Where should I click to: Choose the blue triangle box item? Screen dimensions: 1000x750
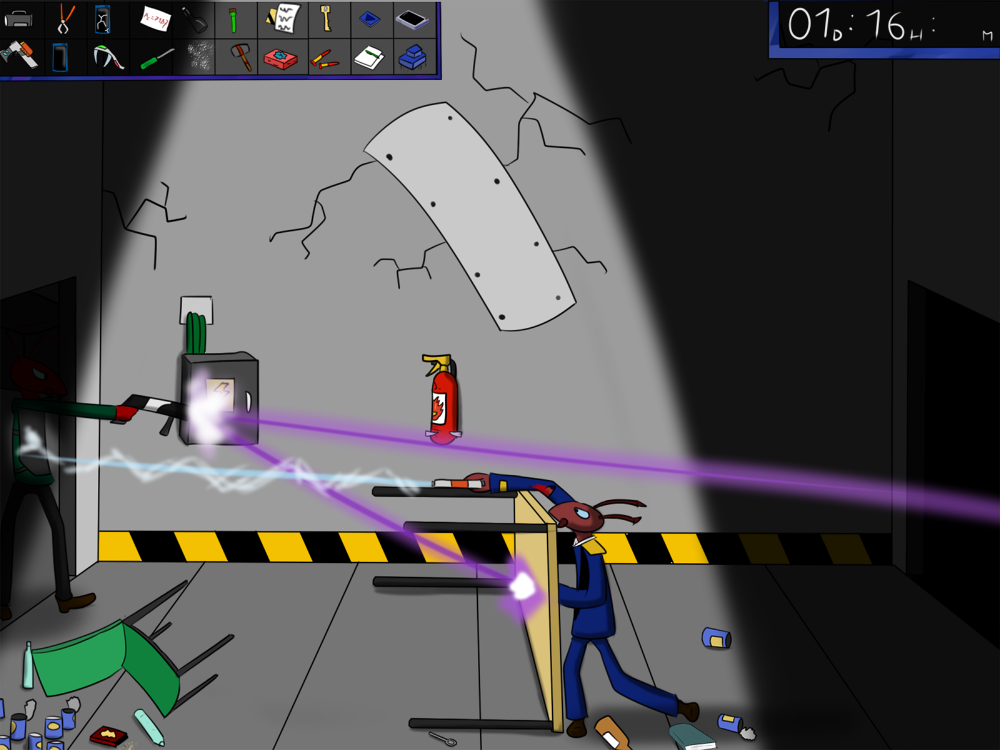click(x=370, y=18)
